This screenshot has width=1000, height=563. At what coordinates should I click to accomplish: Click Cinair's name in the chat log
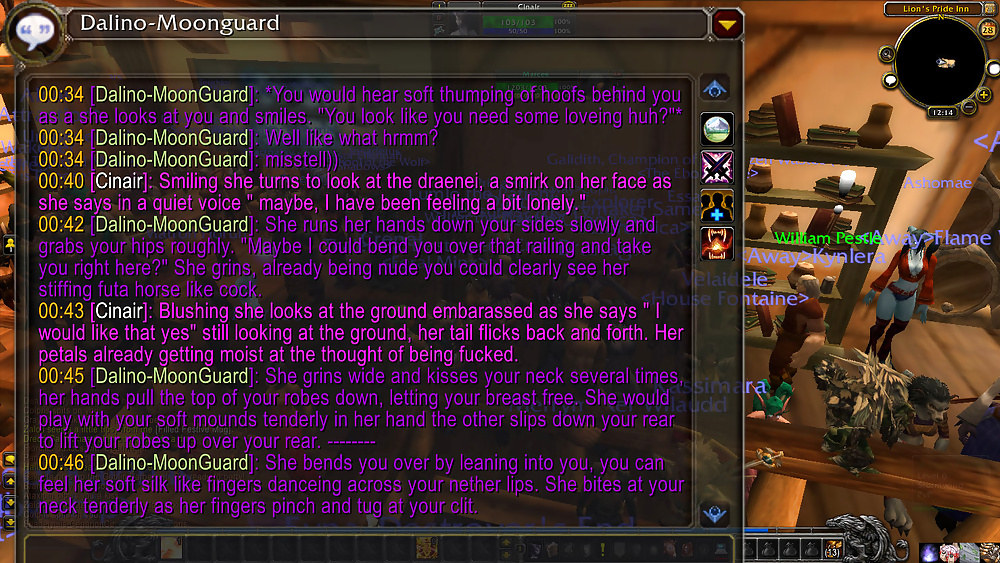(122, 181)
